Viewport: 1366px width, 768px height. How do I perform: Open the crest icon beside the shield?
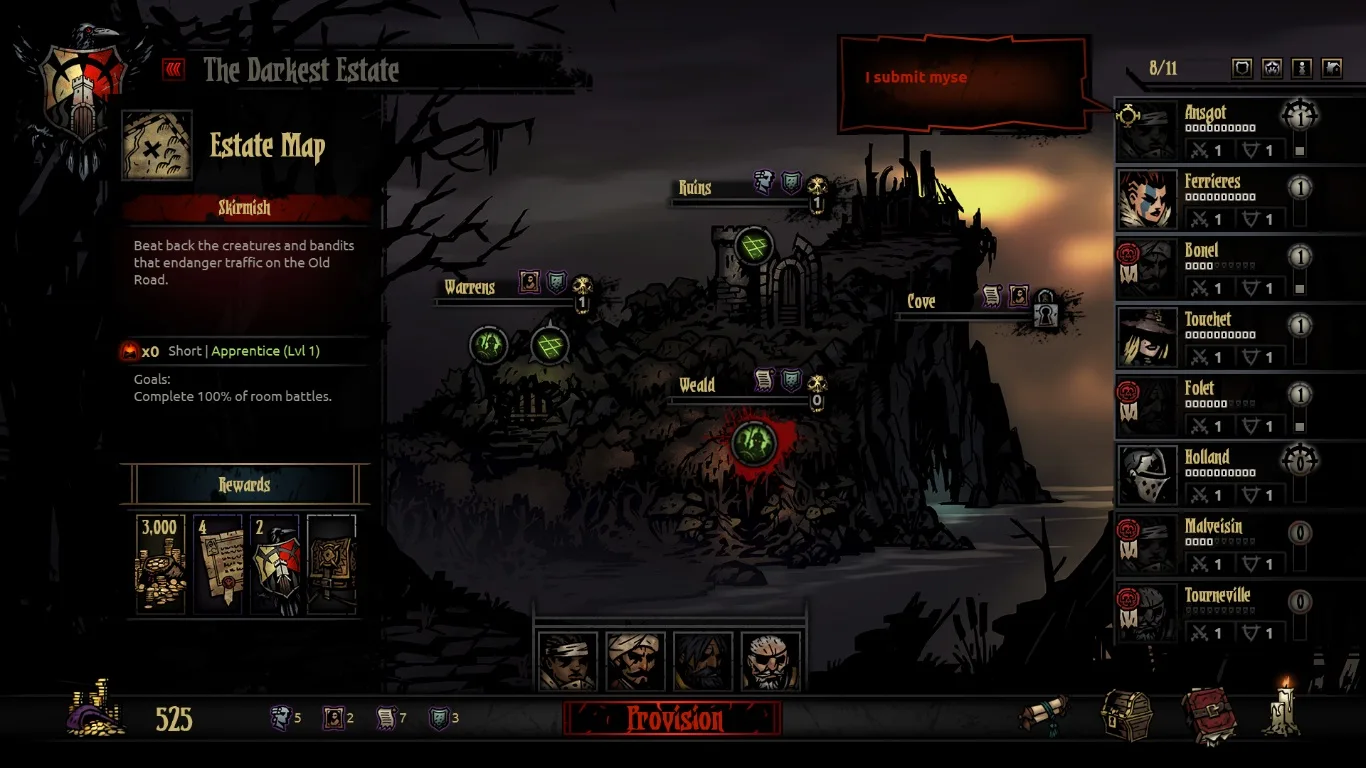(1272, 68)
